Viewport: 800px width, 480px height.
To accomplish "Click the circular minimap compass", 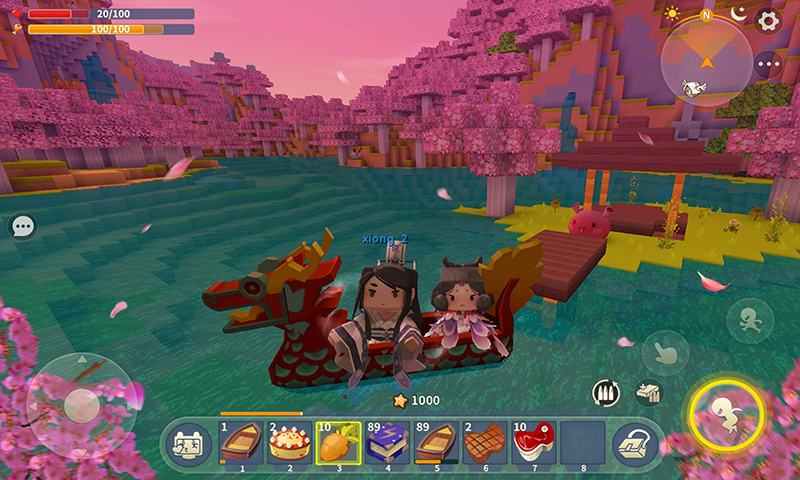I will click(x=707, y=62).
